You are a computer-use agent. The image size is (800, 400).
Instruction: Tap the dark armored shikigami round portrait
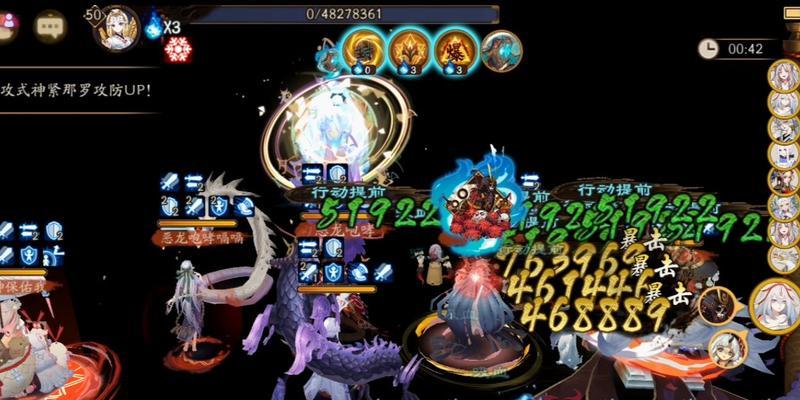[x=716, y=304]
